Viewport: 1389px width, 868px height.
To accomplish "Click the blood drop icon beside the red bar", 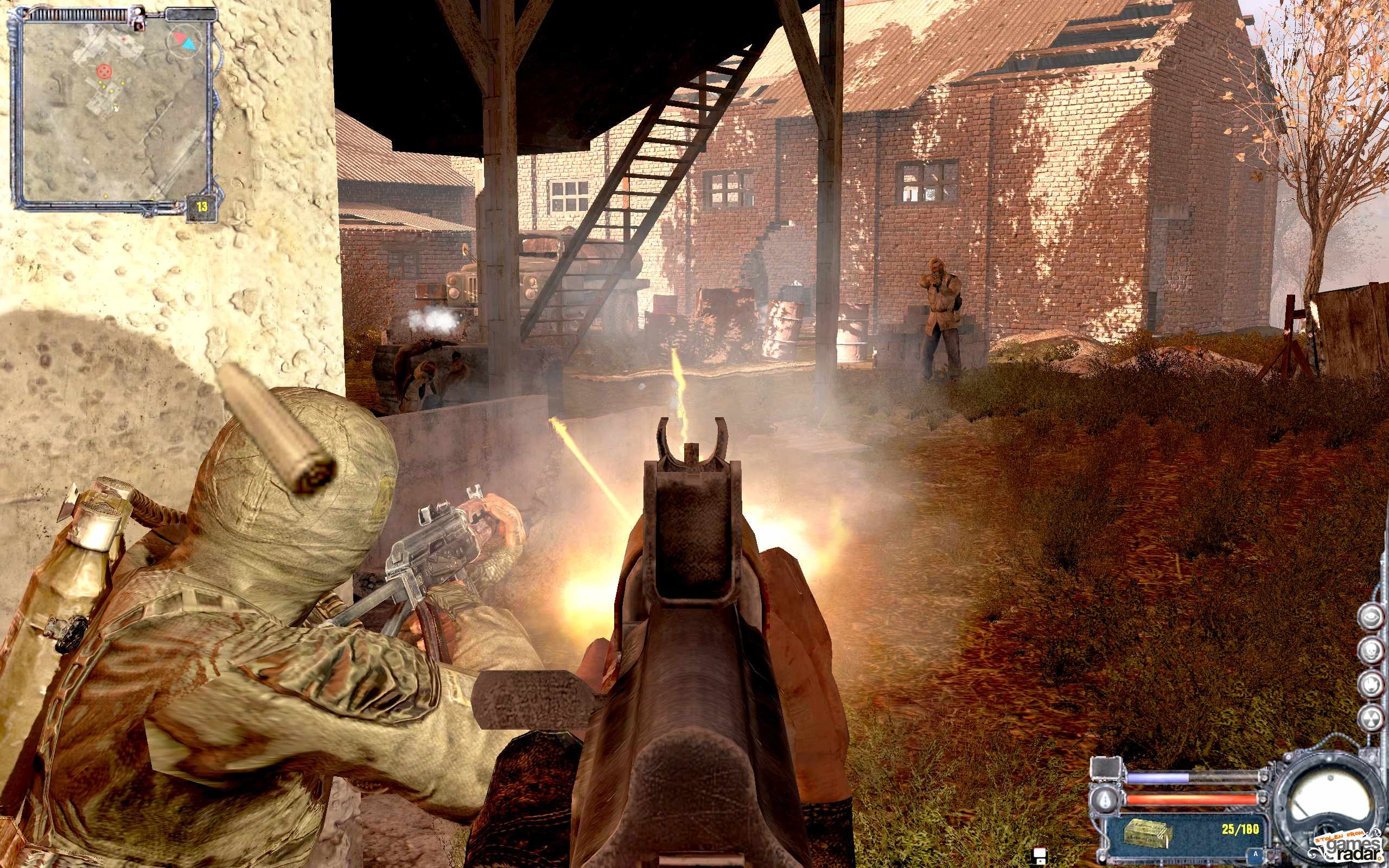I will [1105, 799].
